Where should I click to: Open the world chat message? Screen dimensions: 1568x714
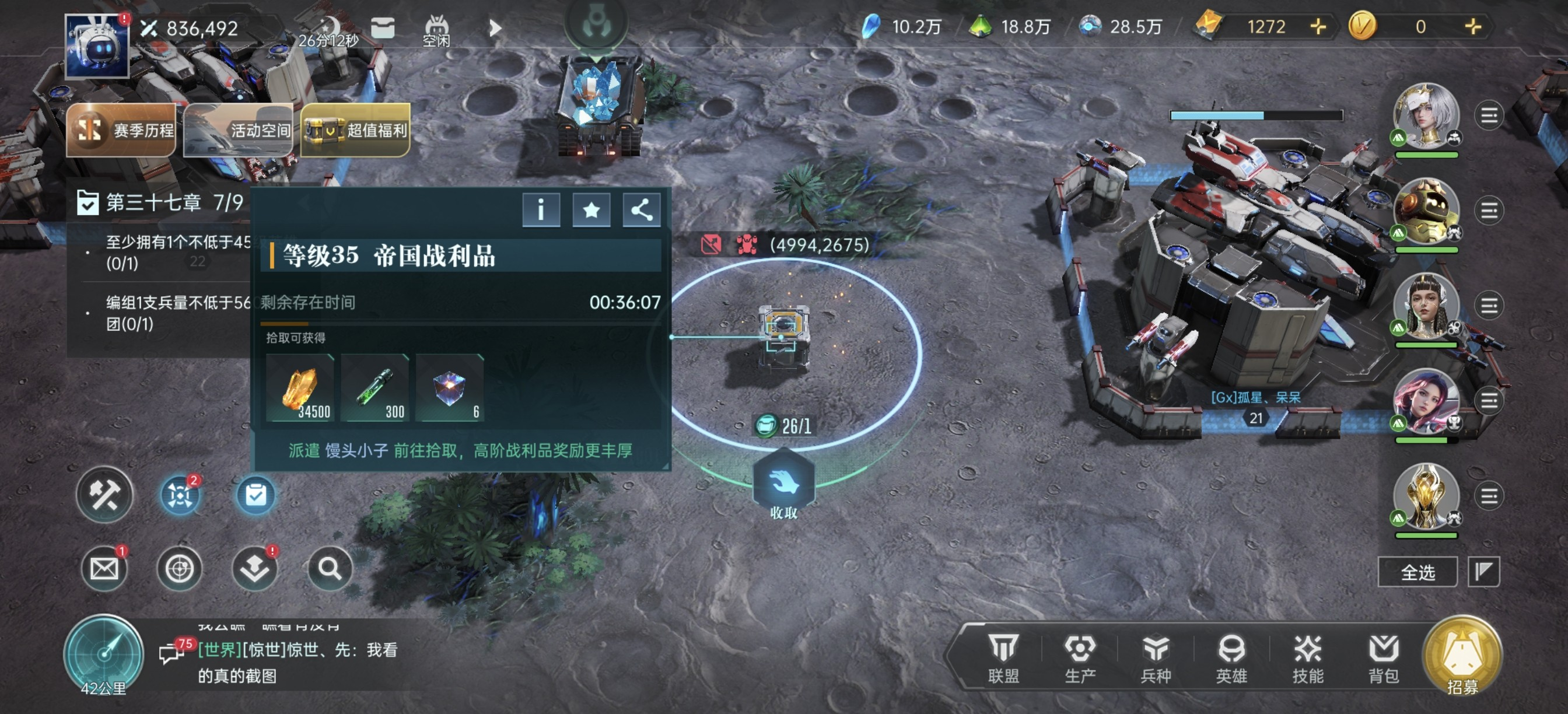[x=297, y=662]
